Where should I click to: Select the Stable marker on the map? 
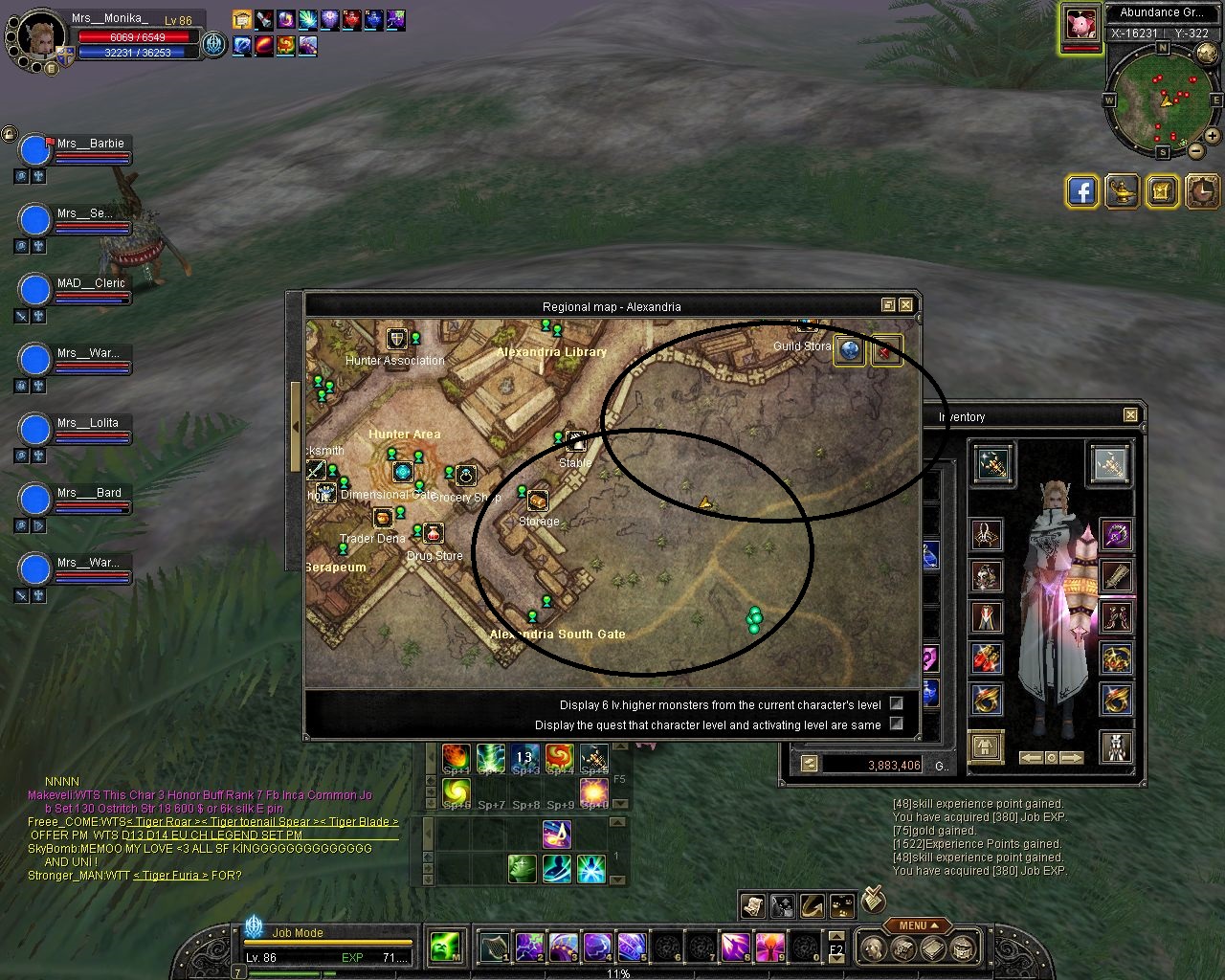[575, 442]
